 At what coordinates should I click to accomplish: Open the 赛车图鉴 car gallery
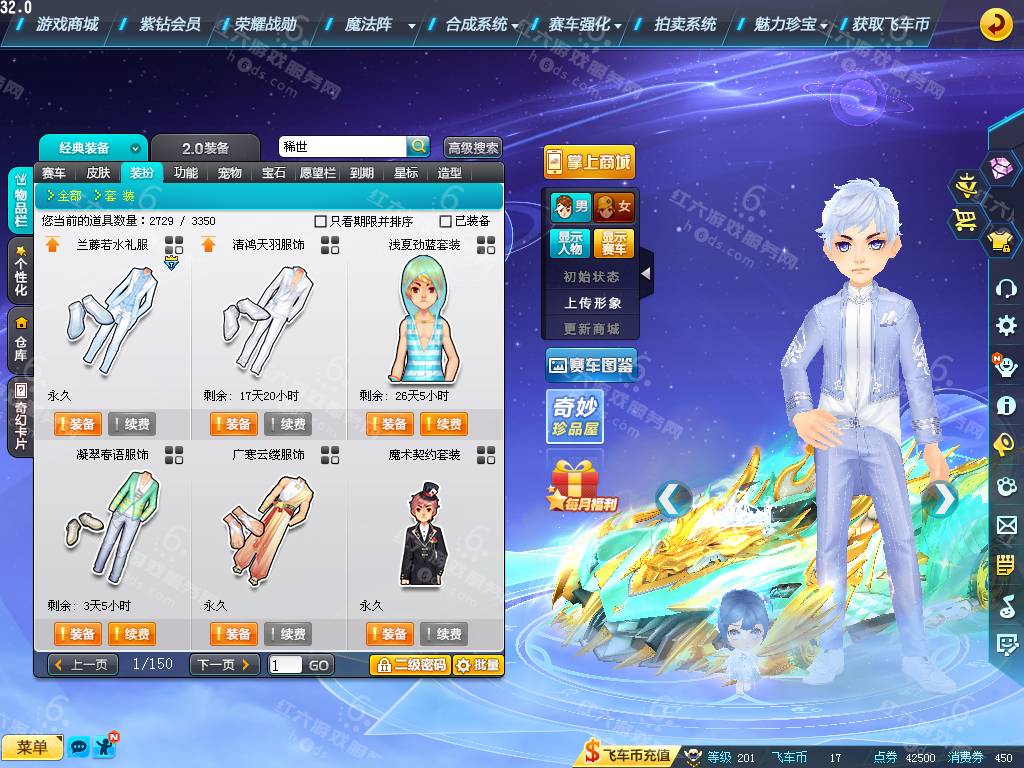tap(591, 366)
